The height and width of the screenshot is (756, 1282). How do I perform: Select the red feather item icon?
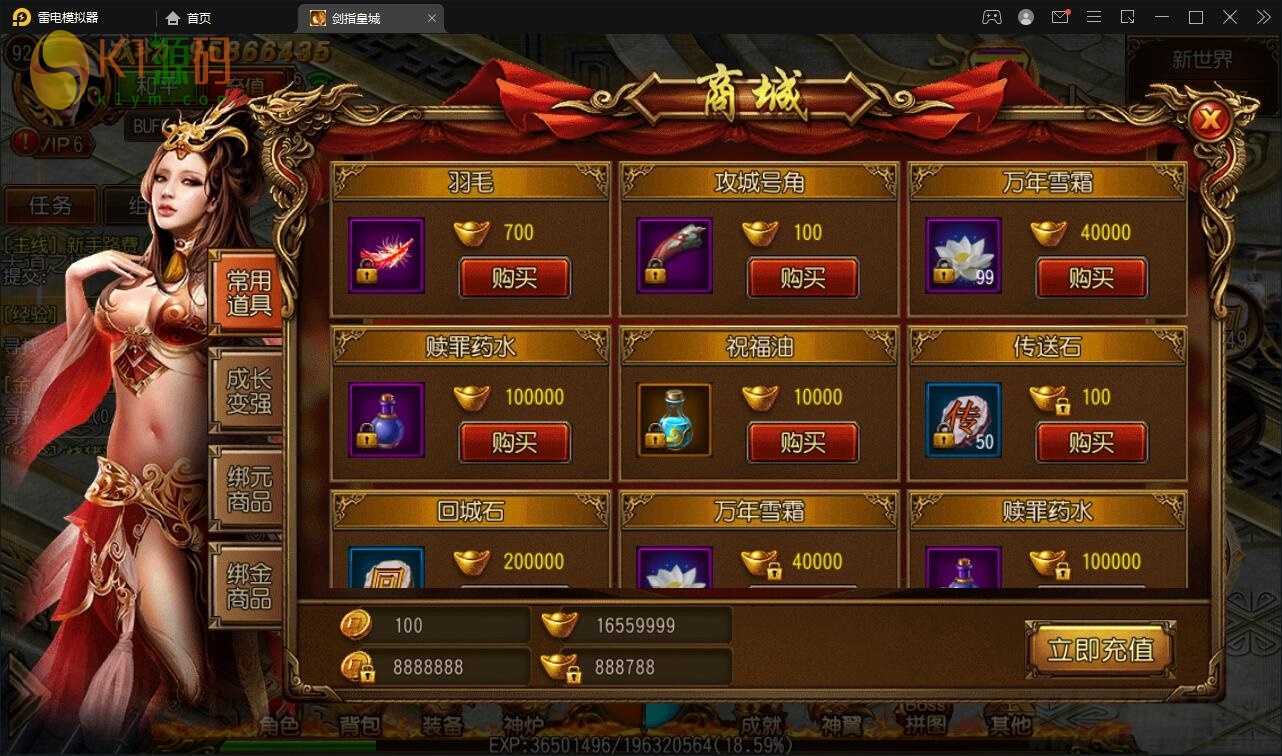386,256
